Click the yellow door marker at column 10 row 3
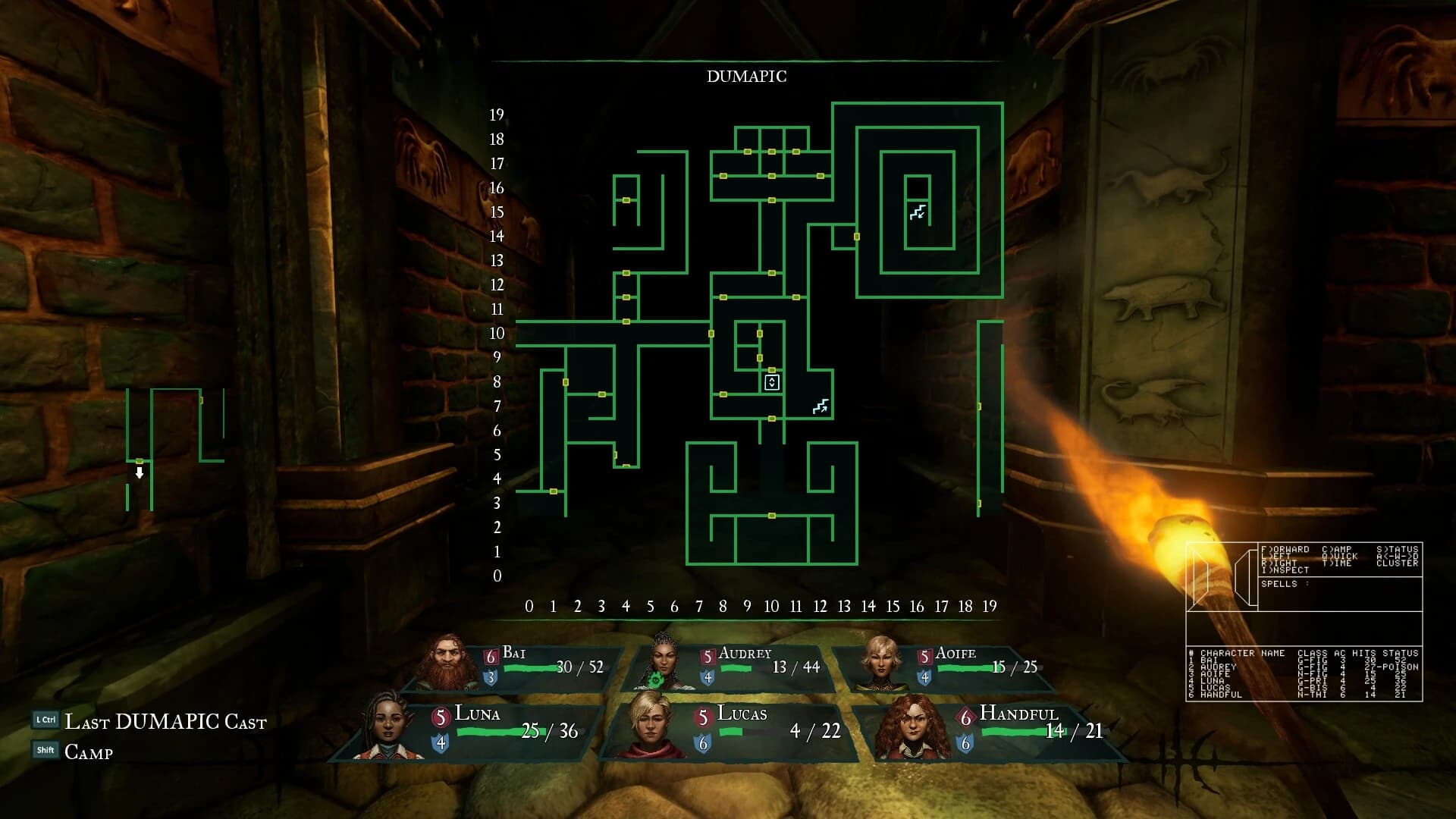The width and height of the screenshot is (1456, 819). pos(771,516)
